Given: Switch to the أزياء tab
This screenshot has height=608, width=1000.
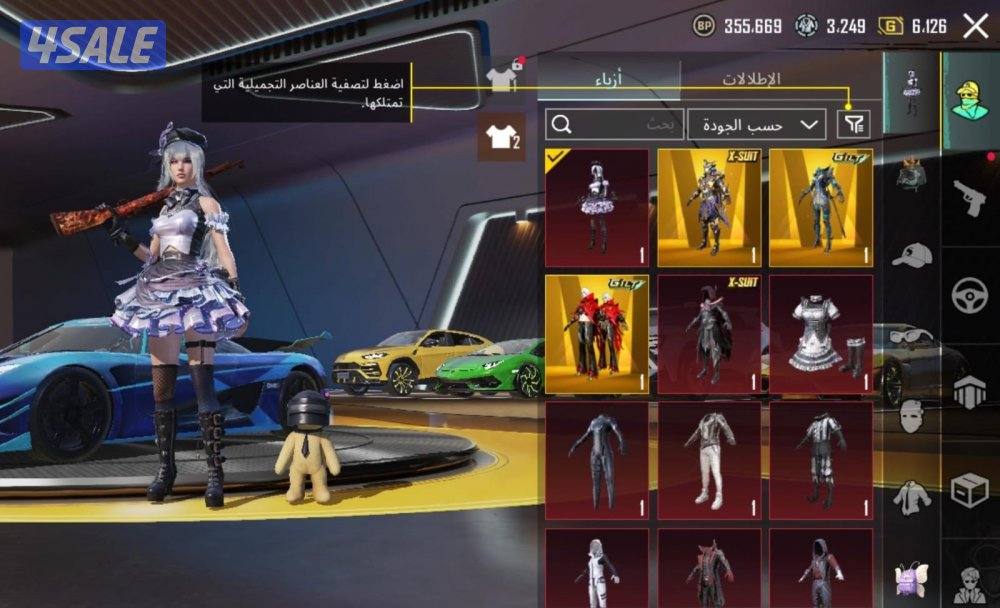Looking at the screenshot, I should pyautogui.click(x=610, y=80).
